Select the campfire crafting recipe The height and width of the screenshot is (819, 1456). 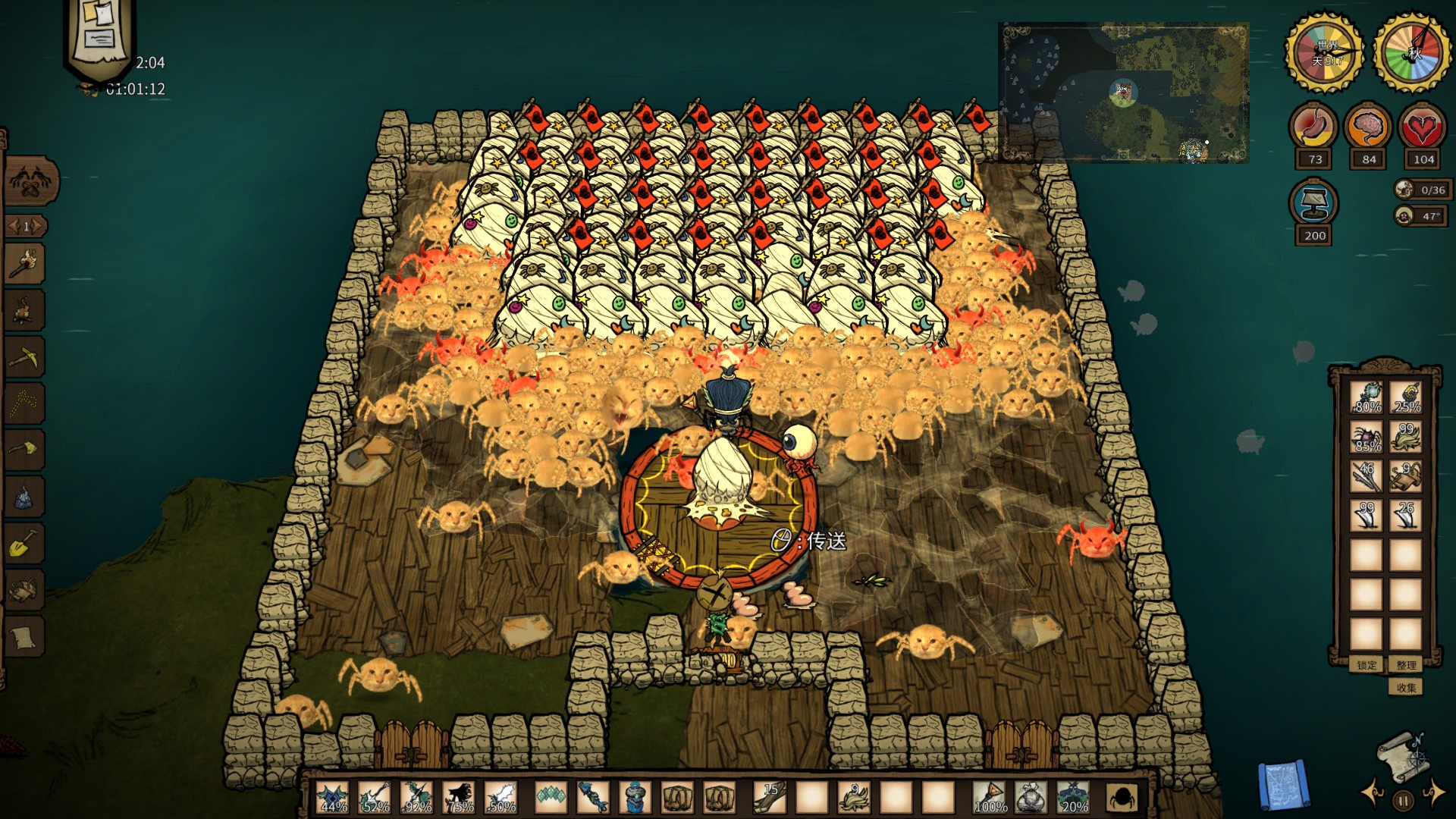[25, 310]
